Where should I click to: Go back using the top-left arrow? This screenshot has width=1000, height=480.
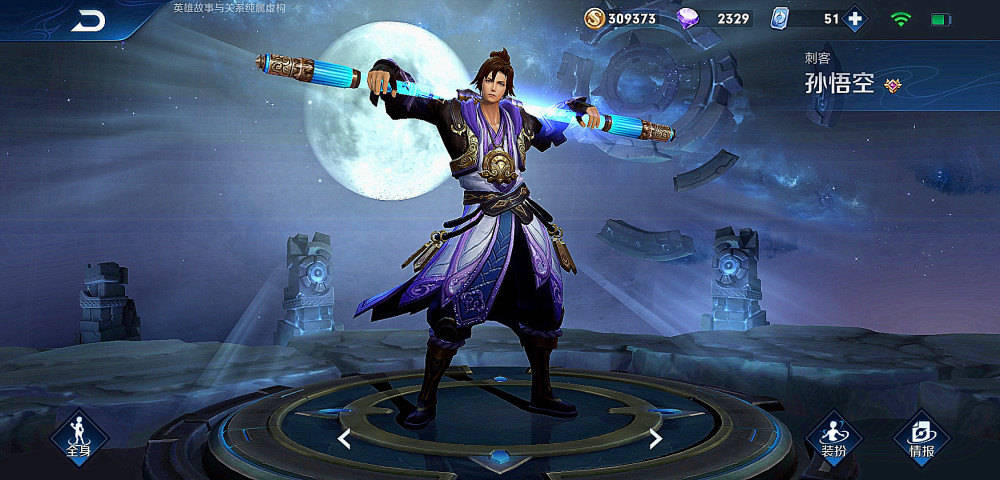coord(88,21)
